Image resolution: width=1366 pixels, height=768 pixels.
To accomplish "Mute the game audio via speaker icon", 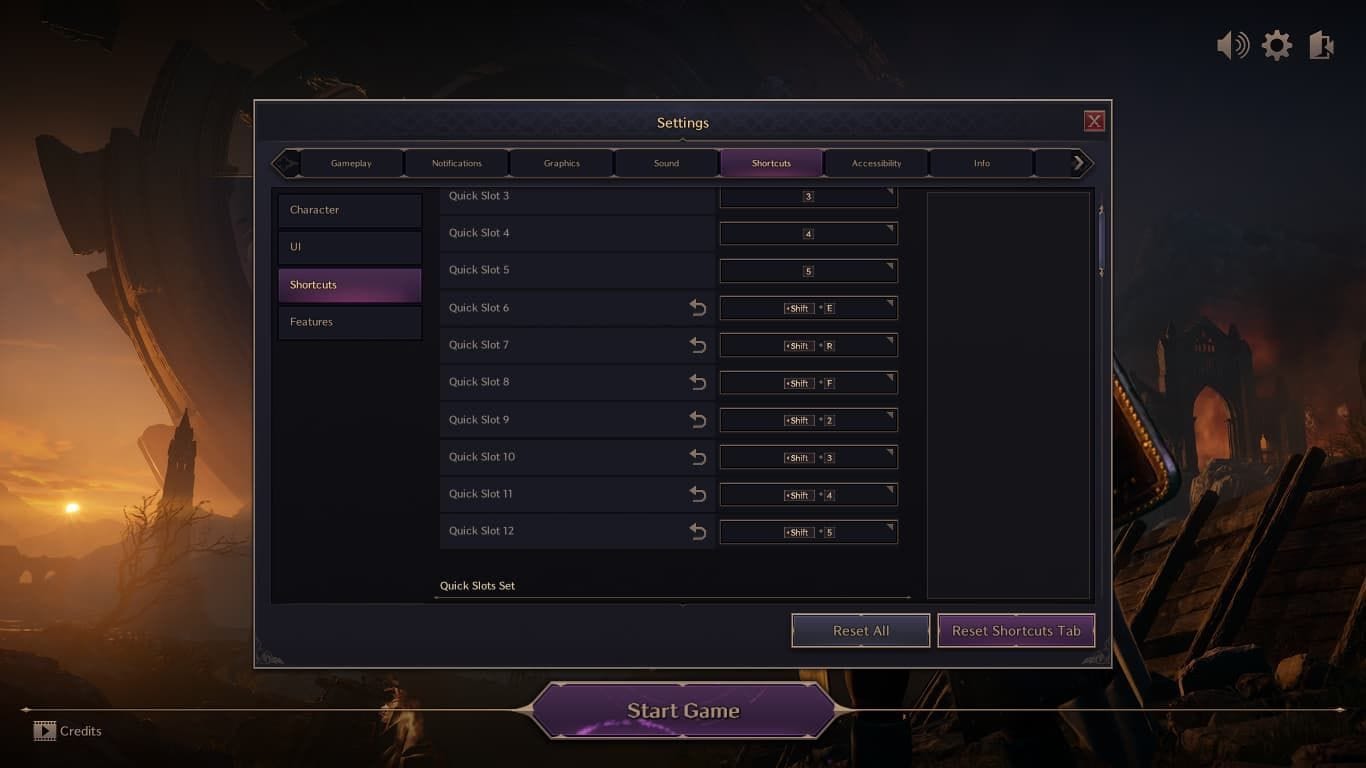I will [x=1233, y=44].
